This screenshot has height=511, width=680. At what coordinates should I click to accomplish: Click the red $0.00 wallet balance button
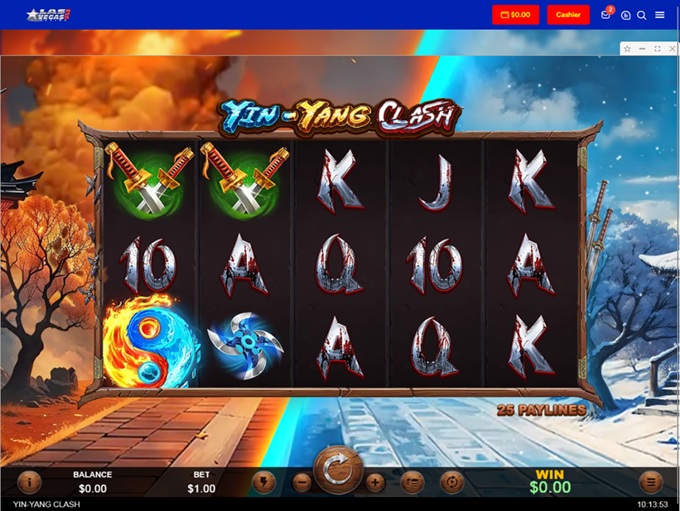tap(515, 15)
